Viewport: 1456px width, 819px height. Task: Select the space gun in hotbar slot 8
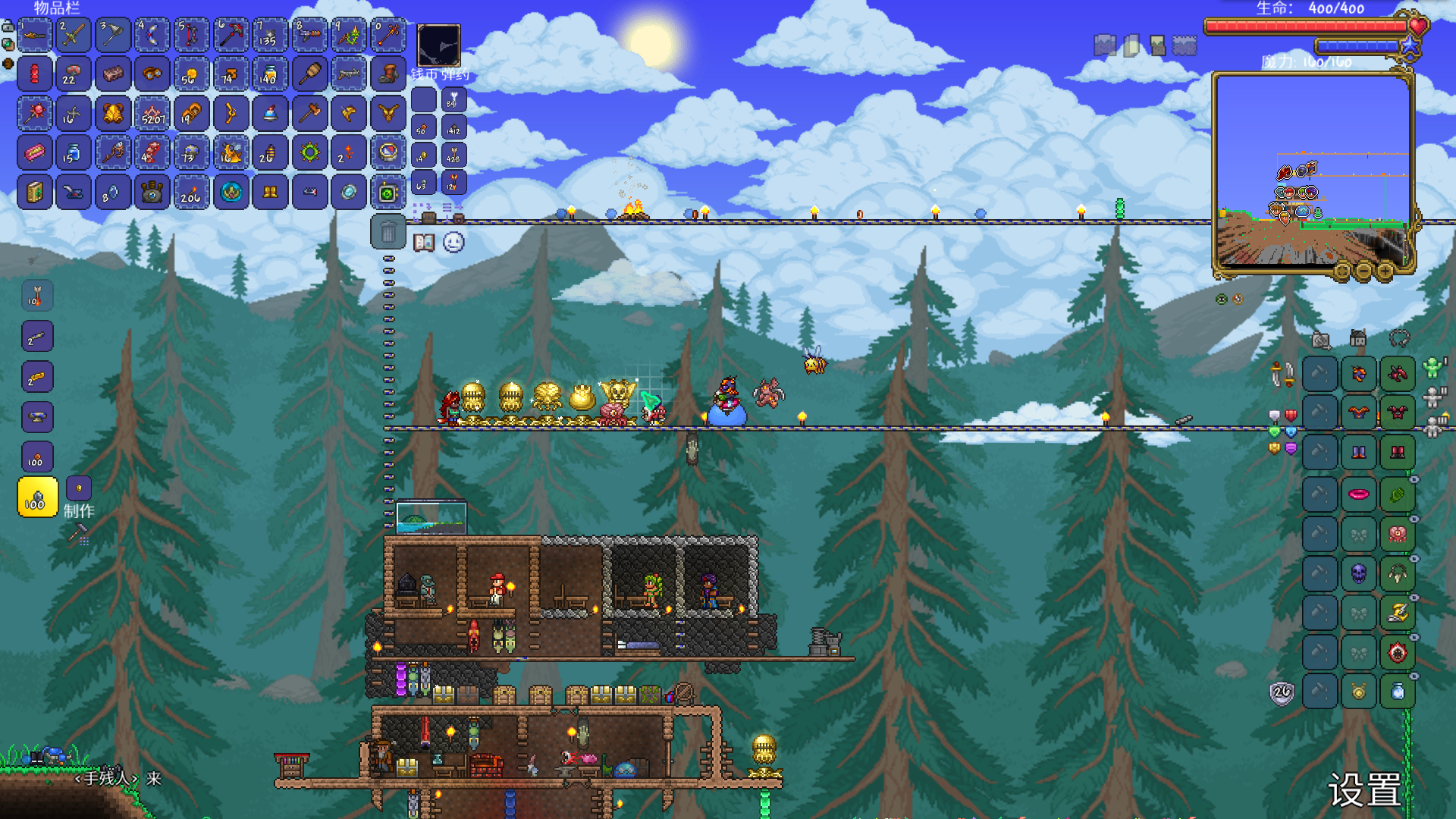[309, 35]
